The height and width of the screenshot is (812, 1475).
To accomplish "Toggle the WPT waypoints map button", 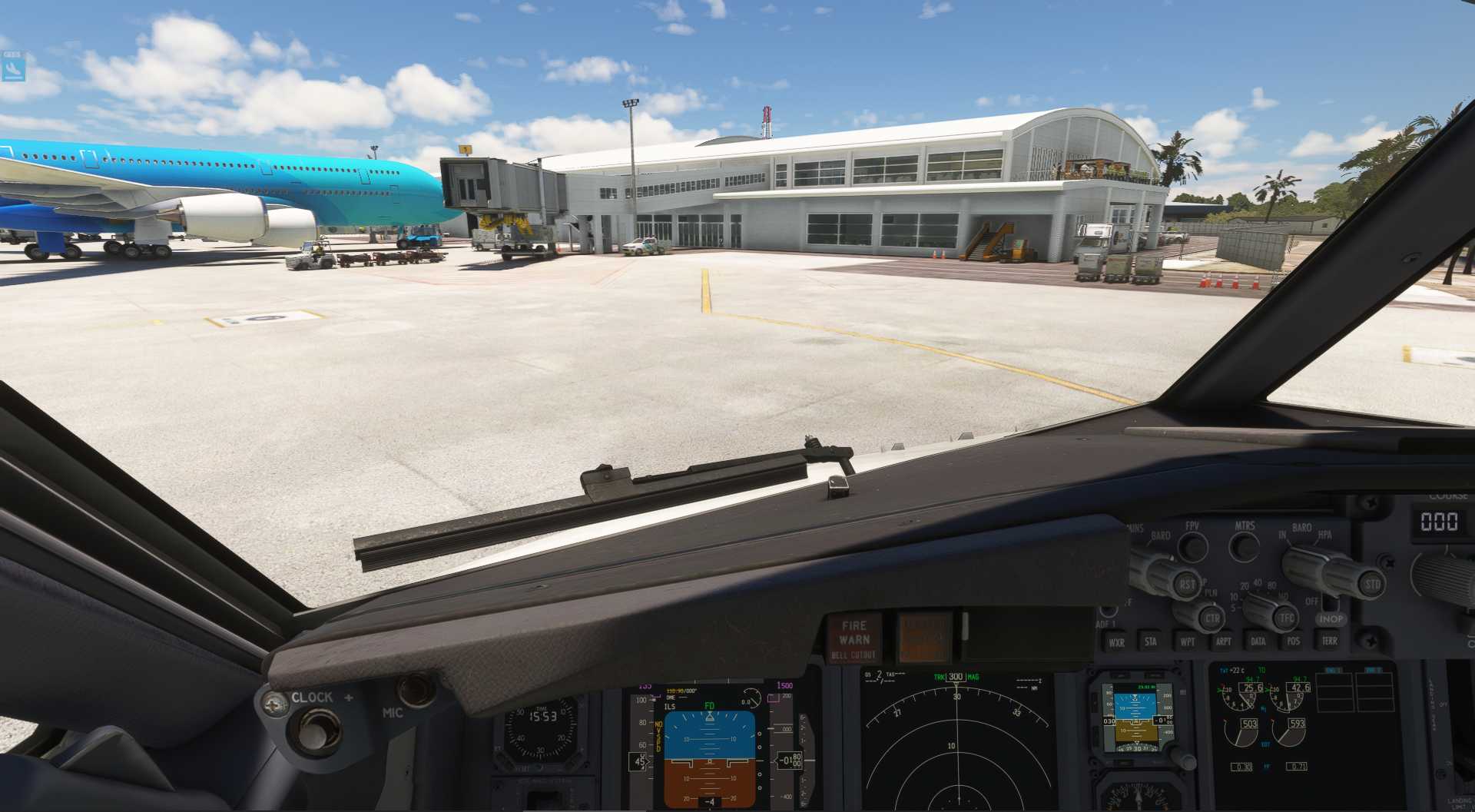I will pyautogui.click(x=1187, y=641).
